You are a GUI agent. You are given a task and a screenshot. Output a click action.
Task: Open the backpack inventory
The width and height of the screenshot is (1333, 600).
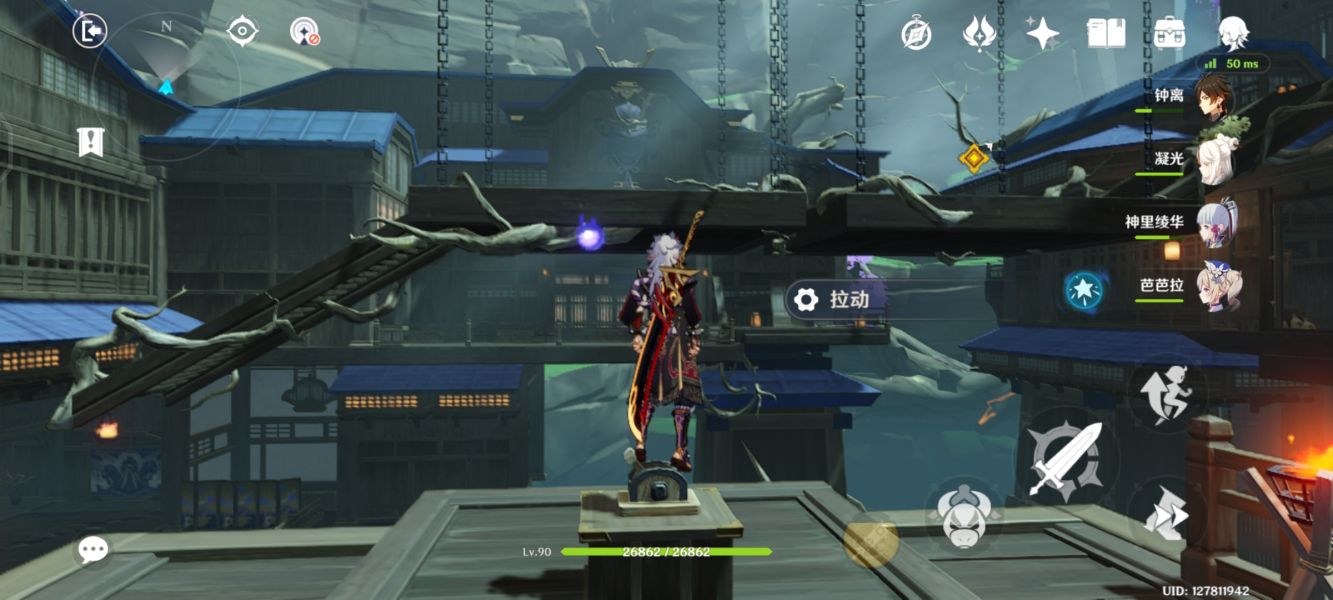[x=1169, y=34]
